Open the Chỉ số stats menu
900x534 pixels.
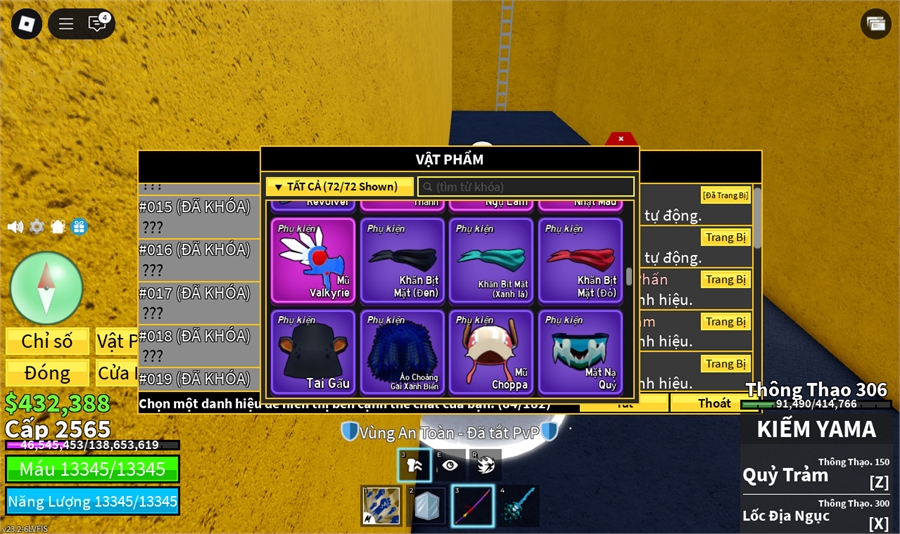(47, 341)
